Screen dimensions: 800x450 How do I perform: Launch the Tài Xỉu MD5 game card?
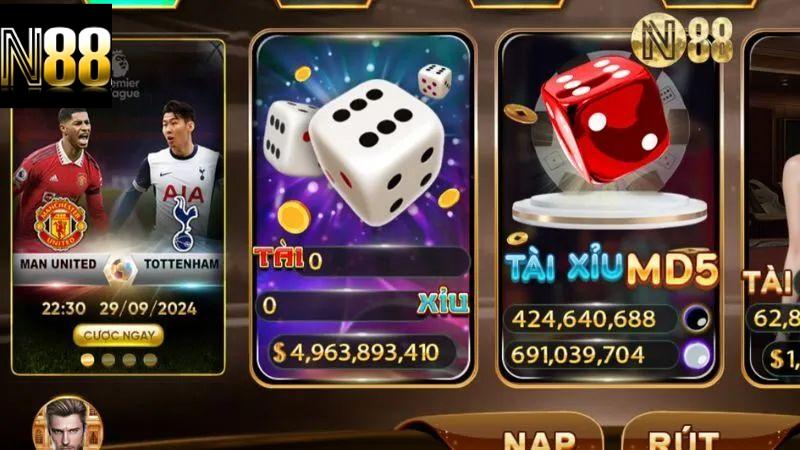pos(610,200)
